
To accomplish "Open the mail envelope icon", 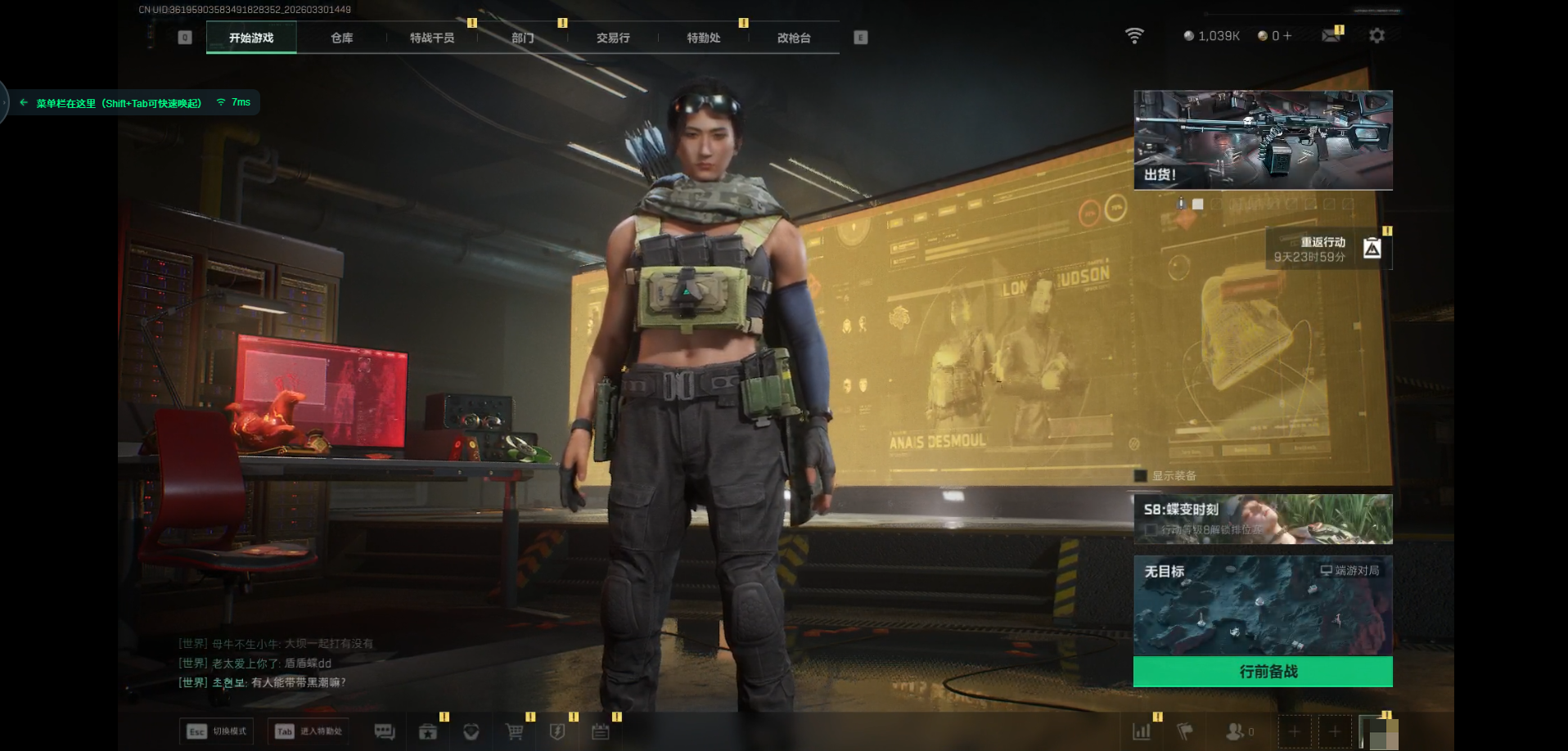I will [1331, 36].
